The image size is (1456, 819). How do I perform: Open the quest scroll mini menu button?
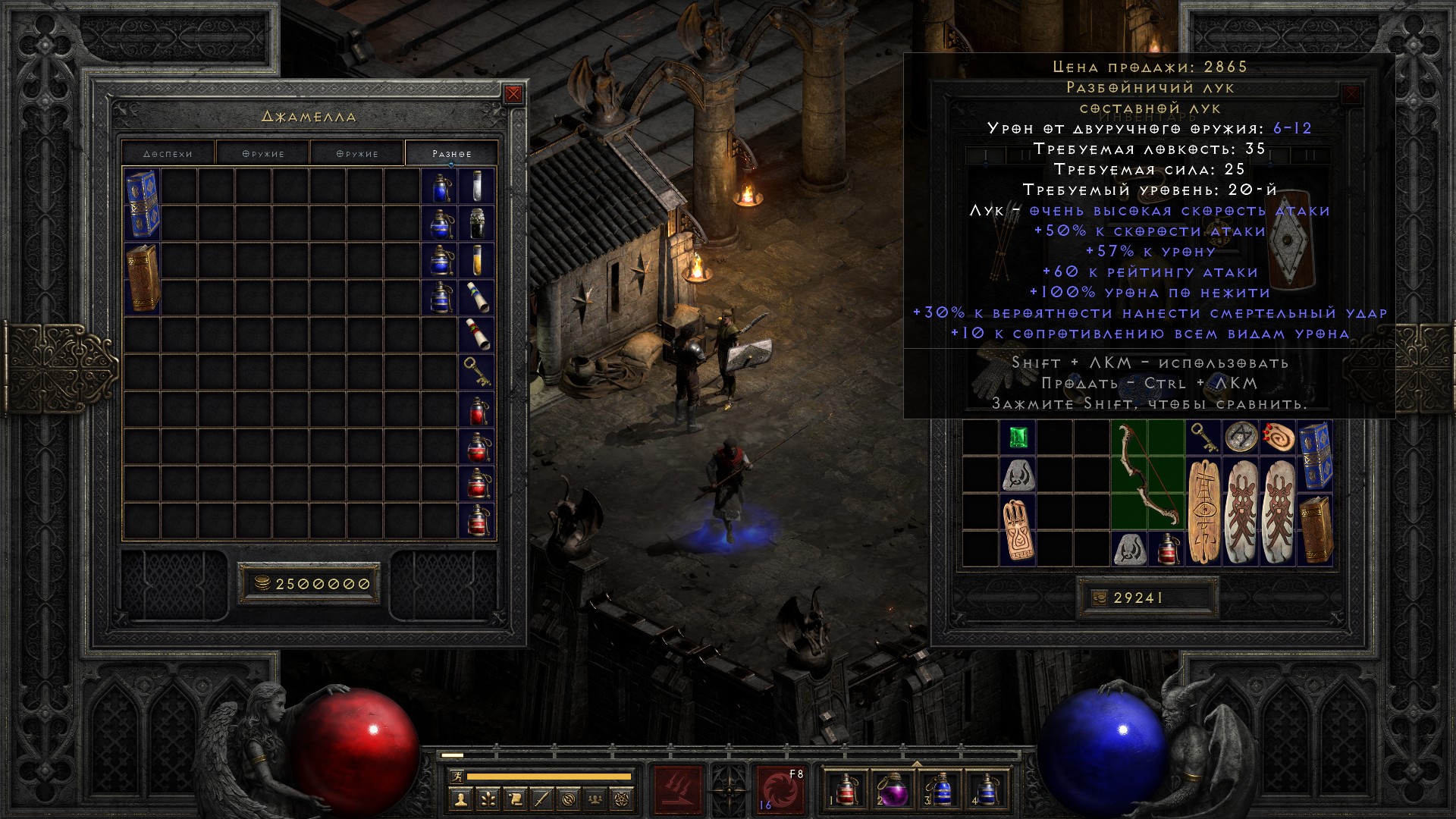(514, 798)
